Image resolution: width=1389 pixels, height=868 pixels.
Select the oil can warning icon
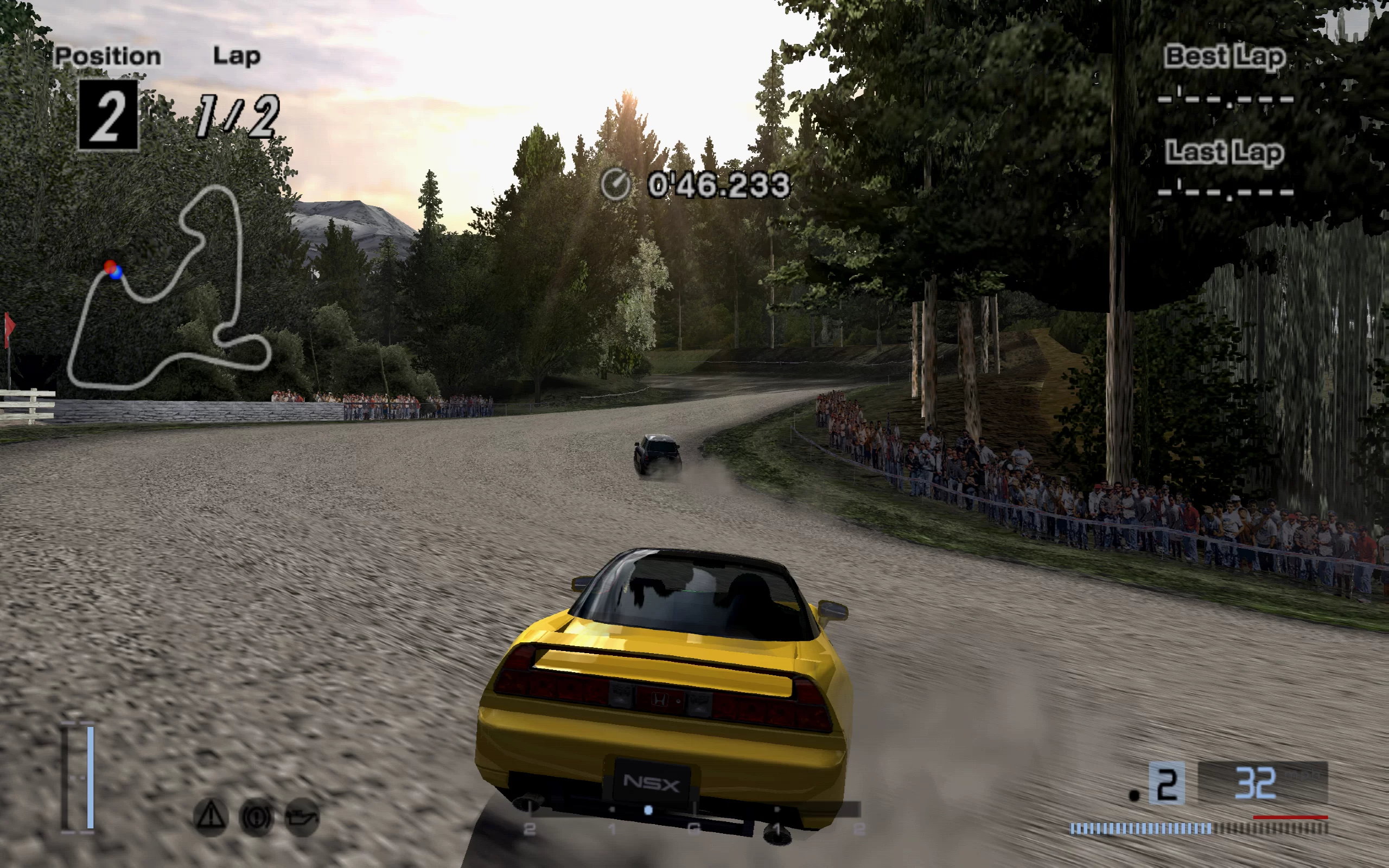[302, 816]
